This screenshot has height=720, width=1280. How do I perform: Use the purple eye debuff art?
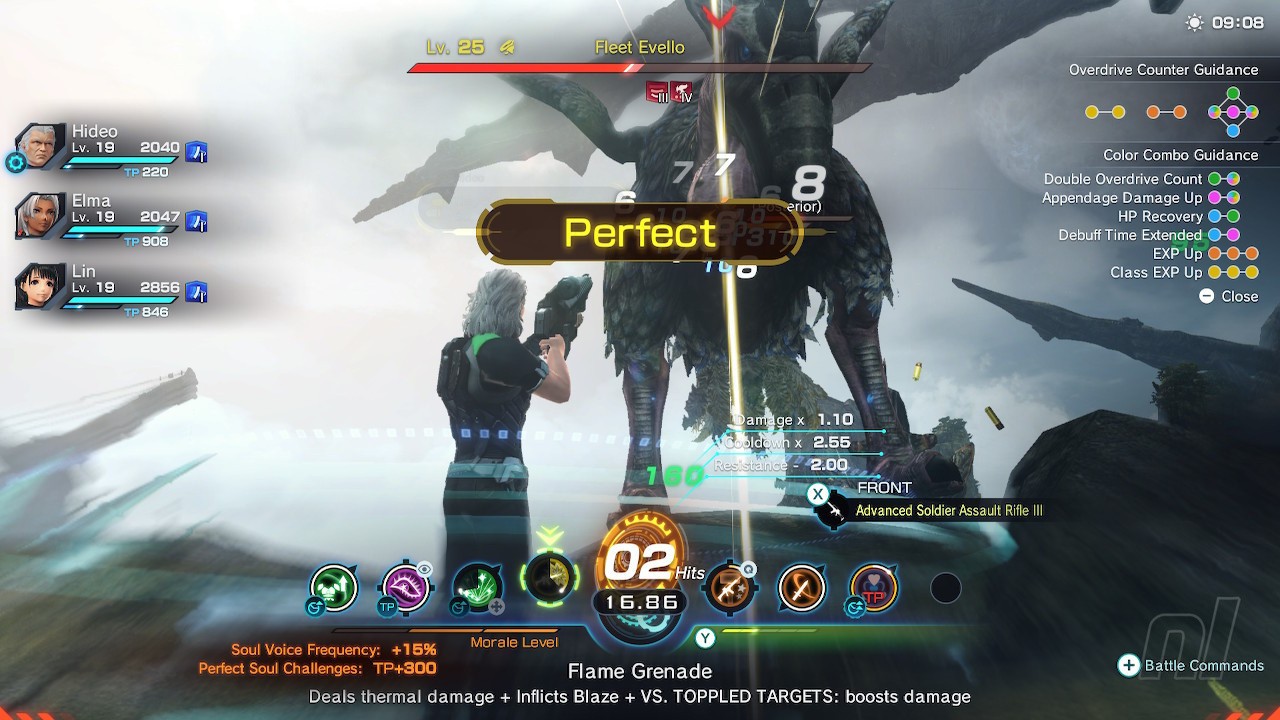pyautogui.click(x=406, y=588)
